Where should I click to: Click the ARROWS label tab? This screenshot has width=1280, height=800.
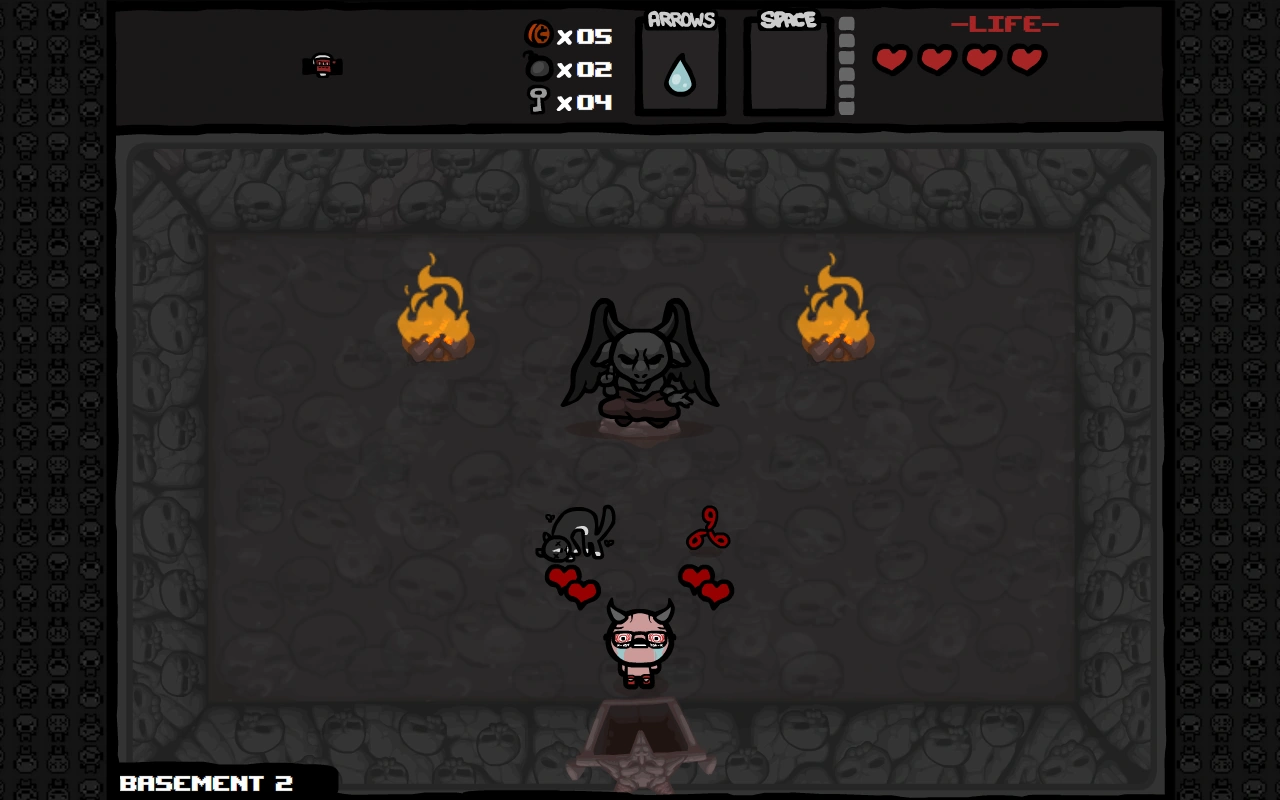680,17
